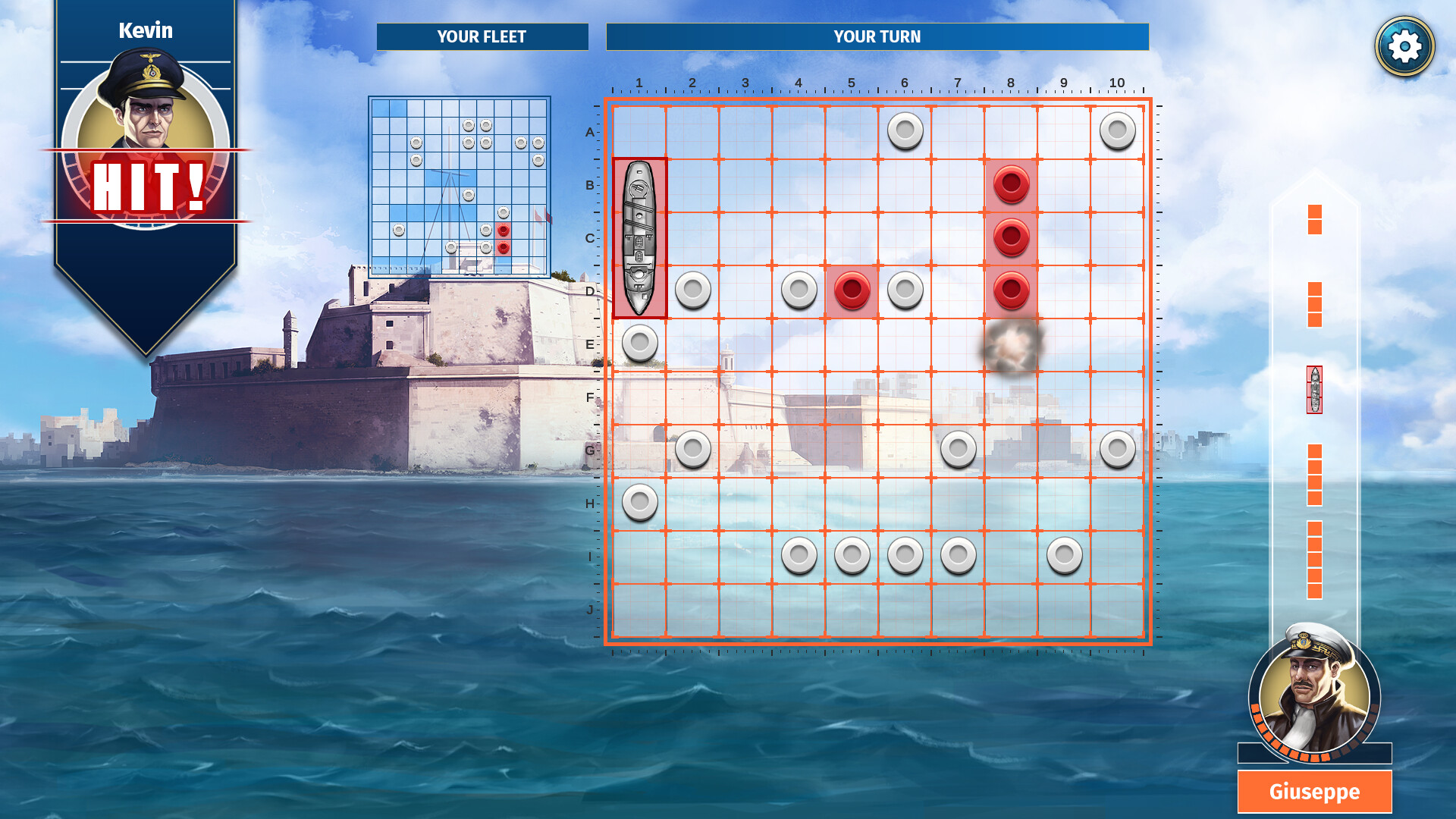Select the red hit peg at B8
Image resolution: width=1456 pixels, height=819 pixels.
click(x=1011, y=183)
